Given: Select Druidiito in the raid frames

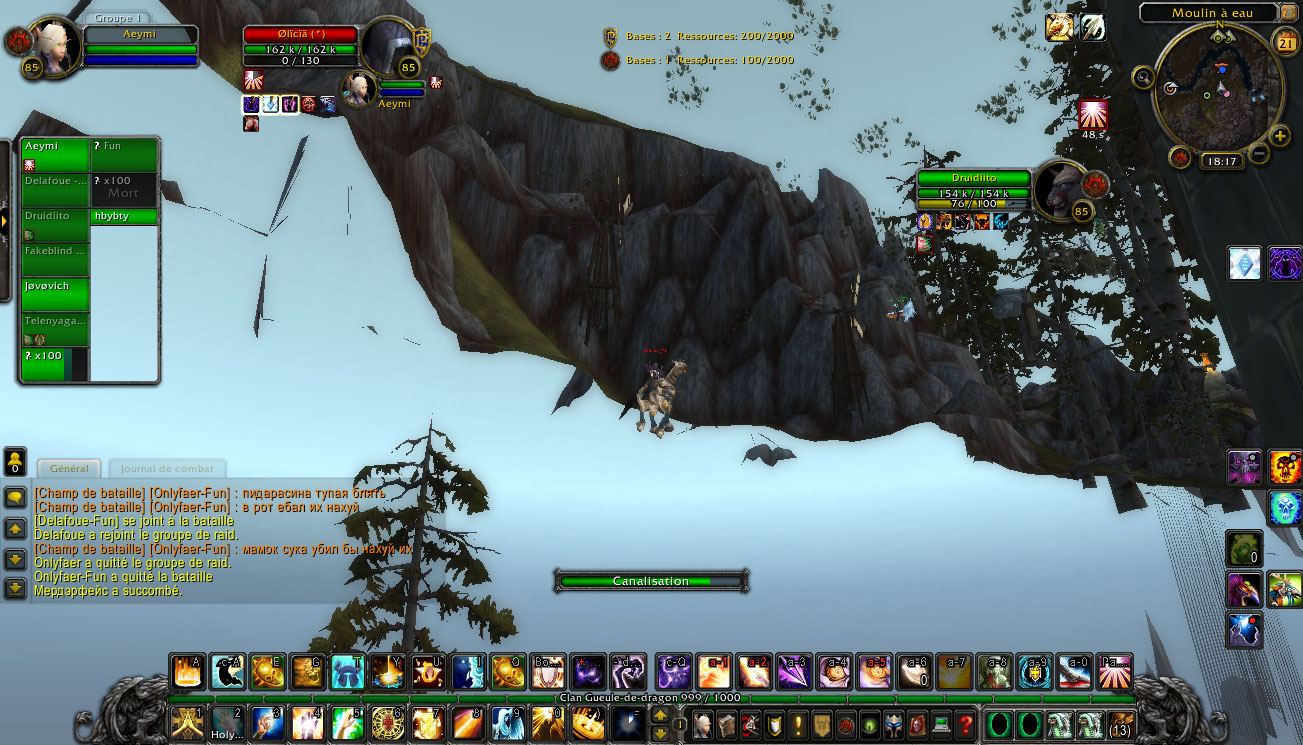Looking at the screenshot, I should pyautogui.click(x=55, y=216).
